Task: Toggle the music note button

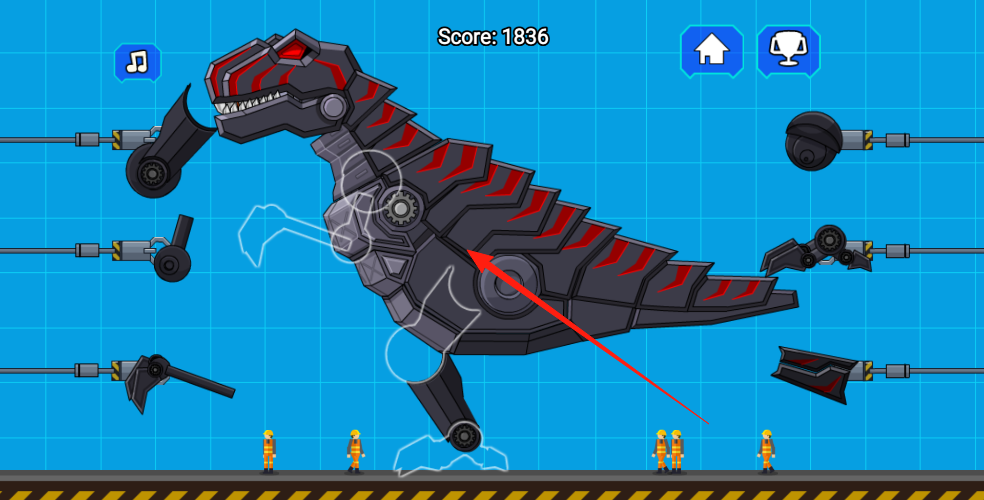Action: pyautogui.click(x=137, y=63)
